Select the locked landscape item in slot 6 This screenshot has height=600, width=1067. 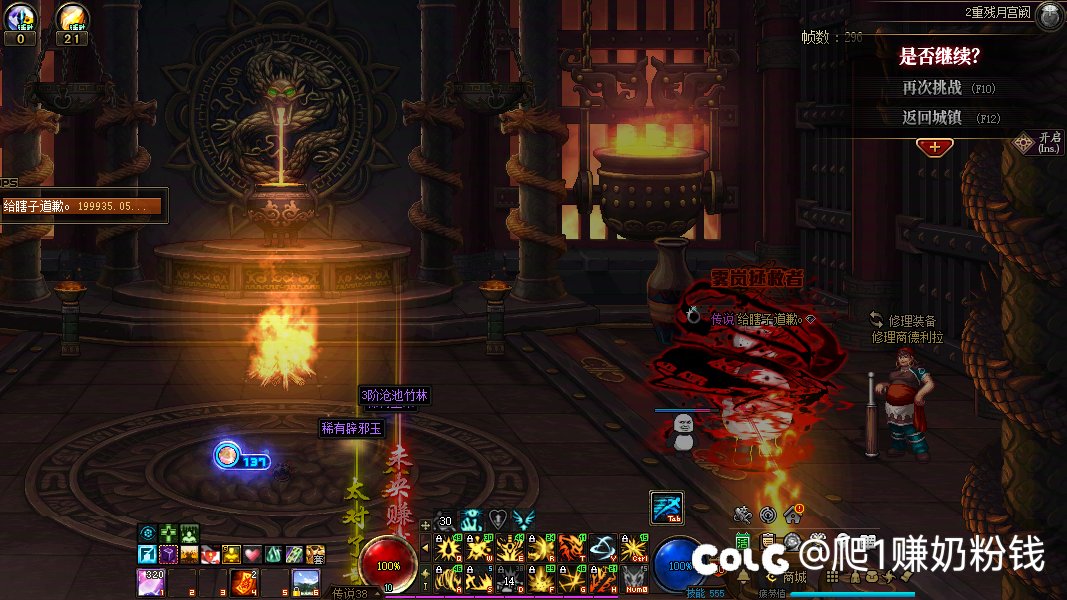coord(305,581)
